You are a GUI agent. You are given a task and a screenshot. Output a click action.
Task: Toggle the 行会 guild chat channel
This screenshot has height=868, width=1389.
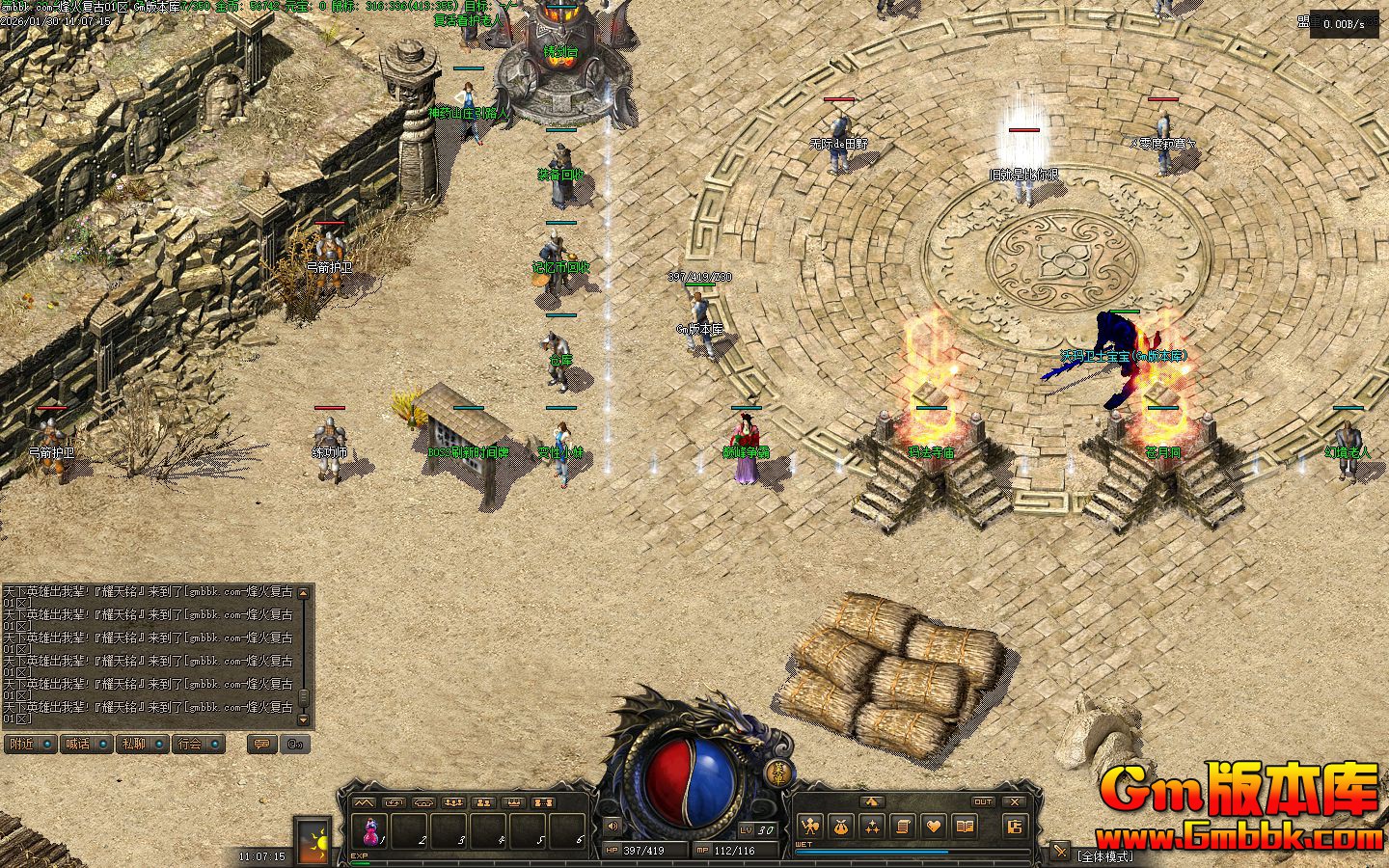(199, 745)
